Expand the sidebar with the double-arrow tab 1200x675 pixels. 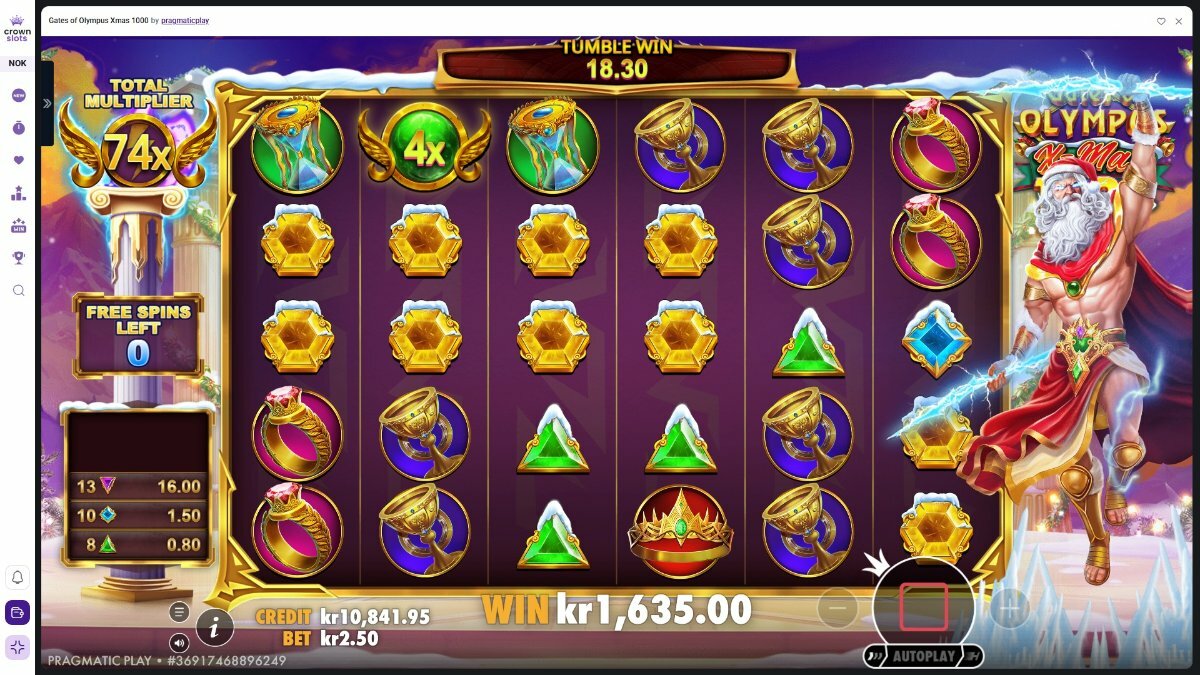[x=47, y=103]
